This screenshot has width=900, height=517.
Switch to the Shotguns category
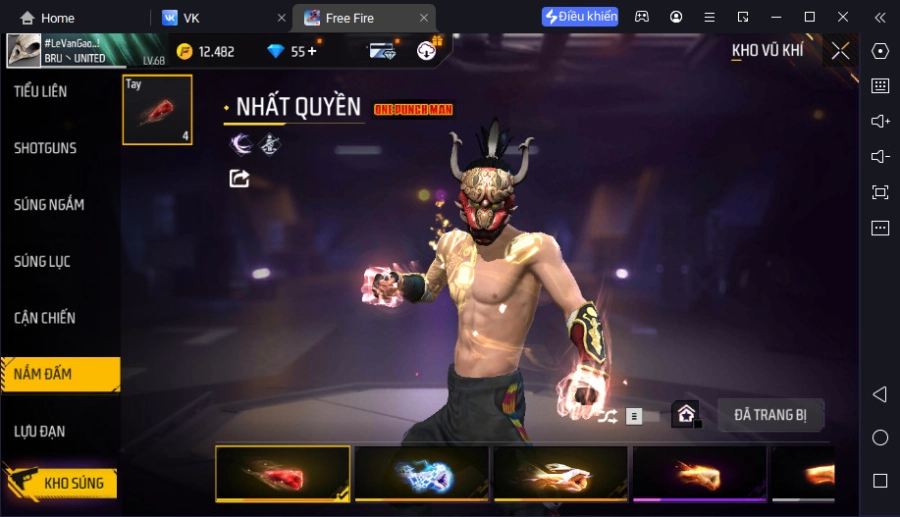(x=46, y=148)
